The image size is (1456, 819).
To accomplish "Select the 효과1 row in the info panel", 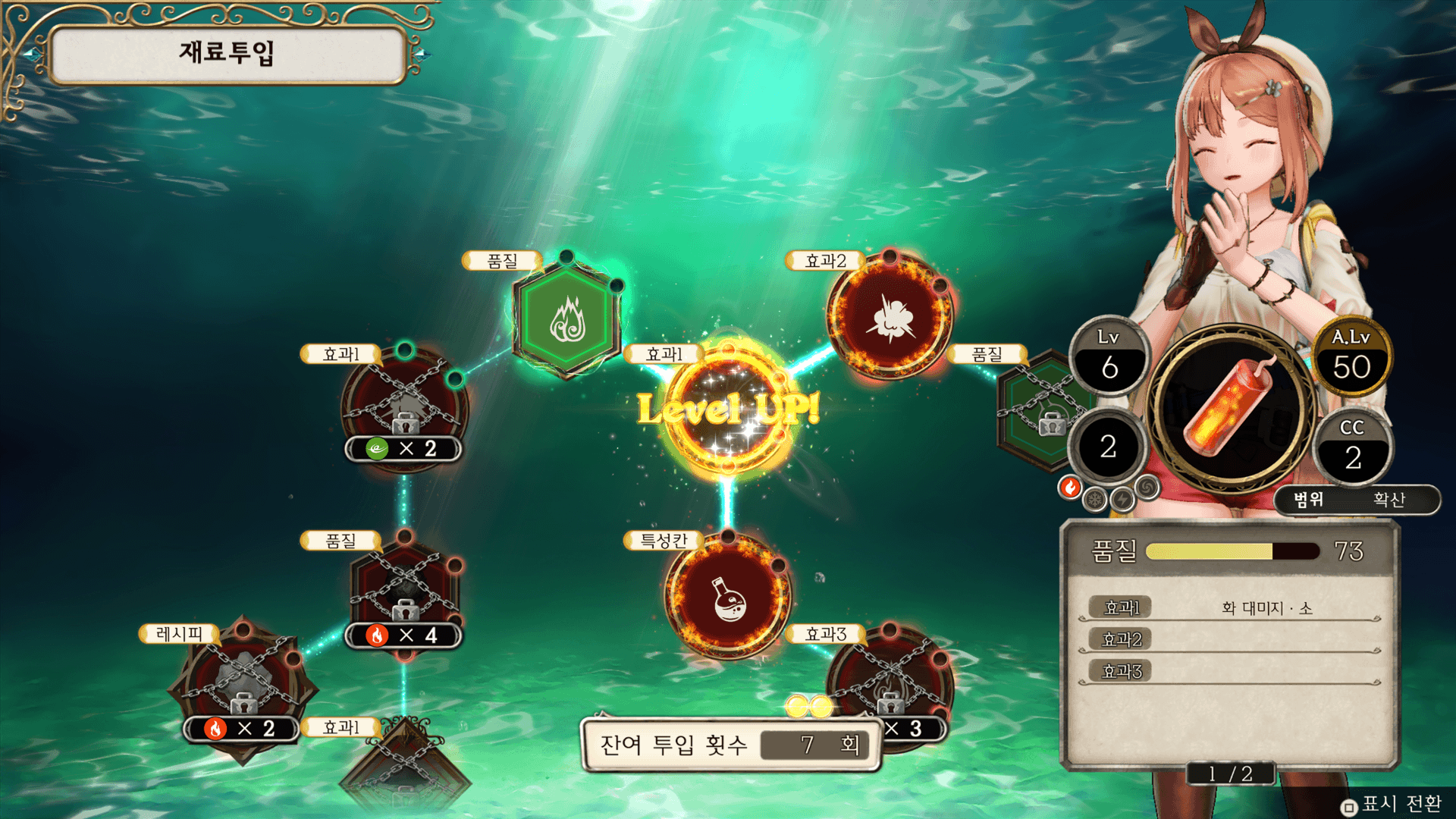I will pyautogui.click(x=1228, y=608).
